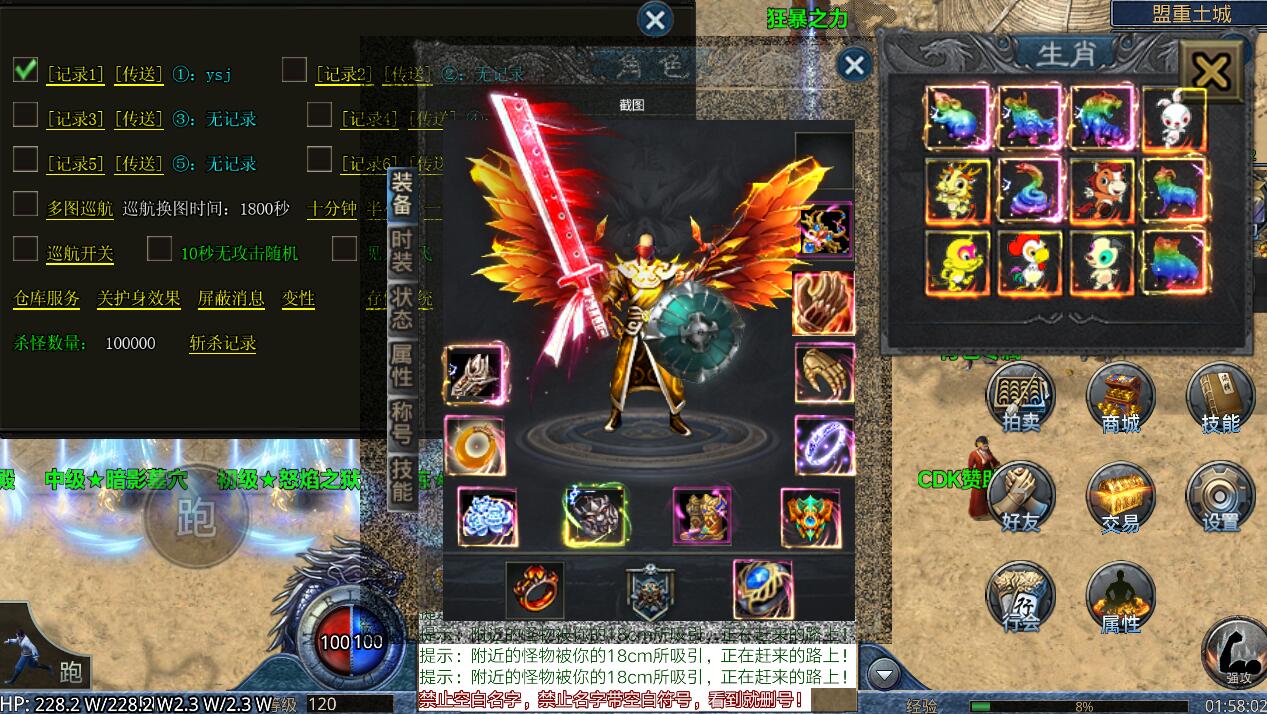This screenshot has width=1267, height=714.
Task: Open the 商城 shop
Action: coord(1121,396)
